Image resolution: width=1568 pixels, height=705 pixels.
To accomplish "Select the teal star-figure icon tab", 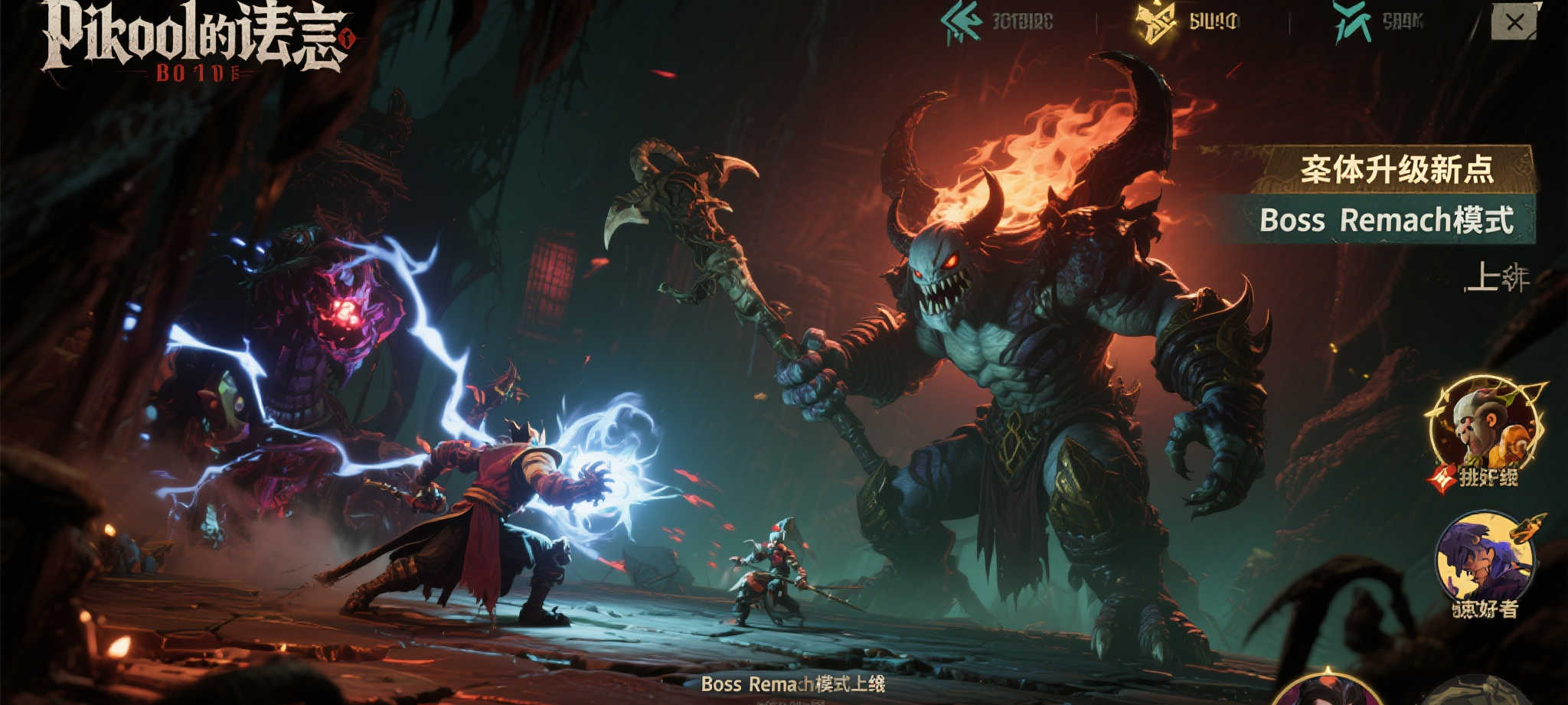I will [1378, 22].
